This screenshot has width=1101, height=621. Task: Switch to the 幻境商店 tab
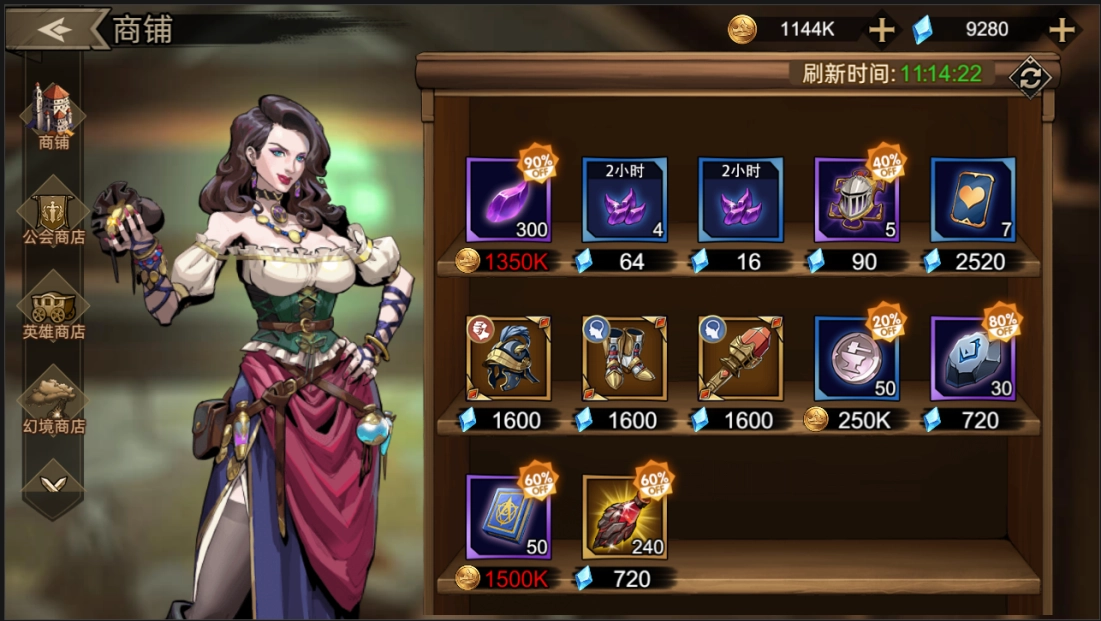(x=54, y=401)
